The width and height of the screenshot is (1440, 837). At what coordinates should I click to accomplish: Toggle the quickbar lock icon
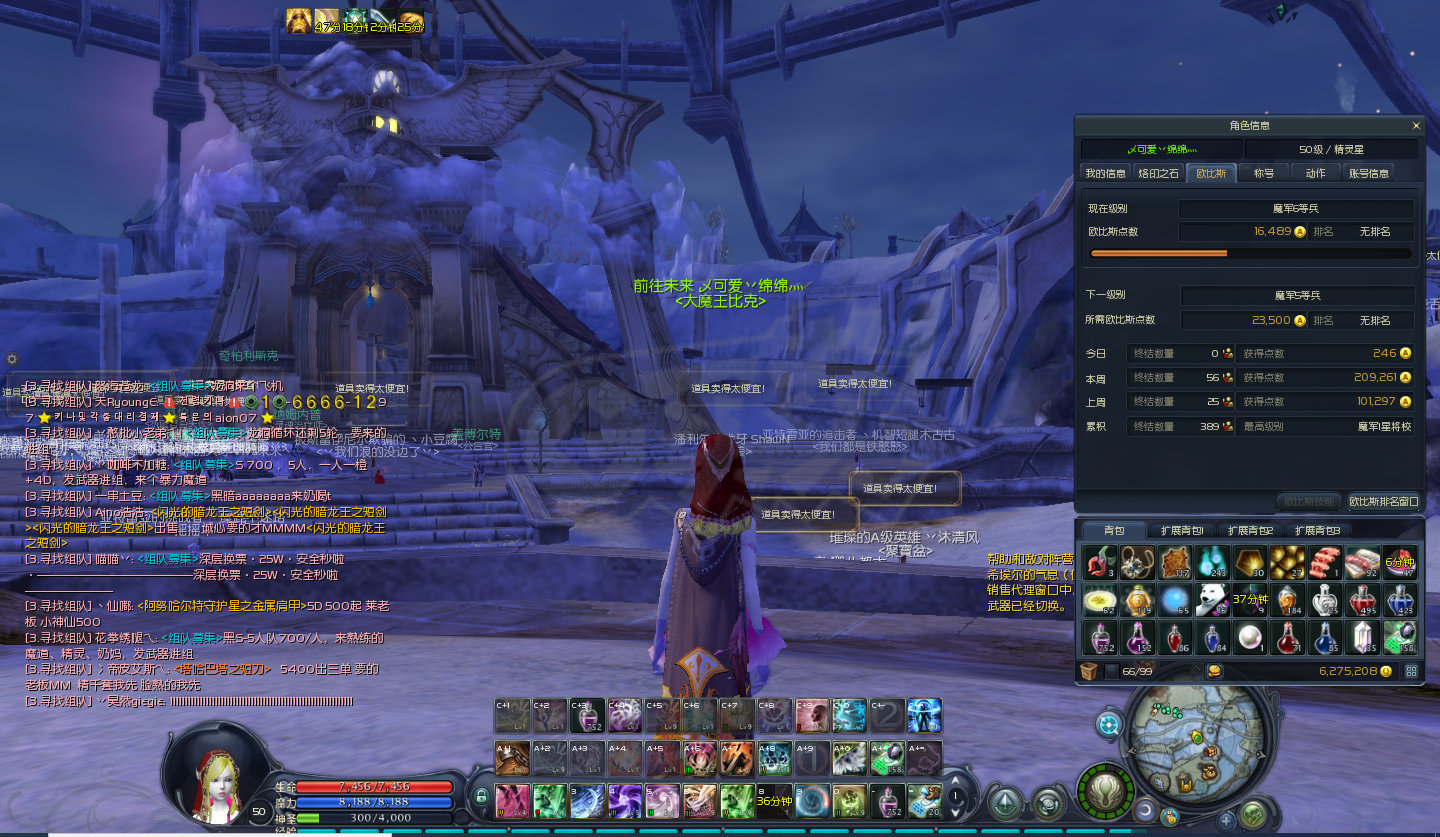tap(481, 797)
